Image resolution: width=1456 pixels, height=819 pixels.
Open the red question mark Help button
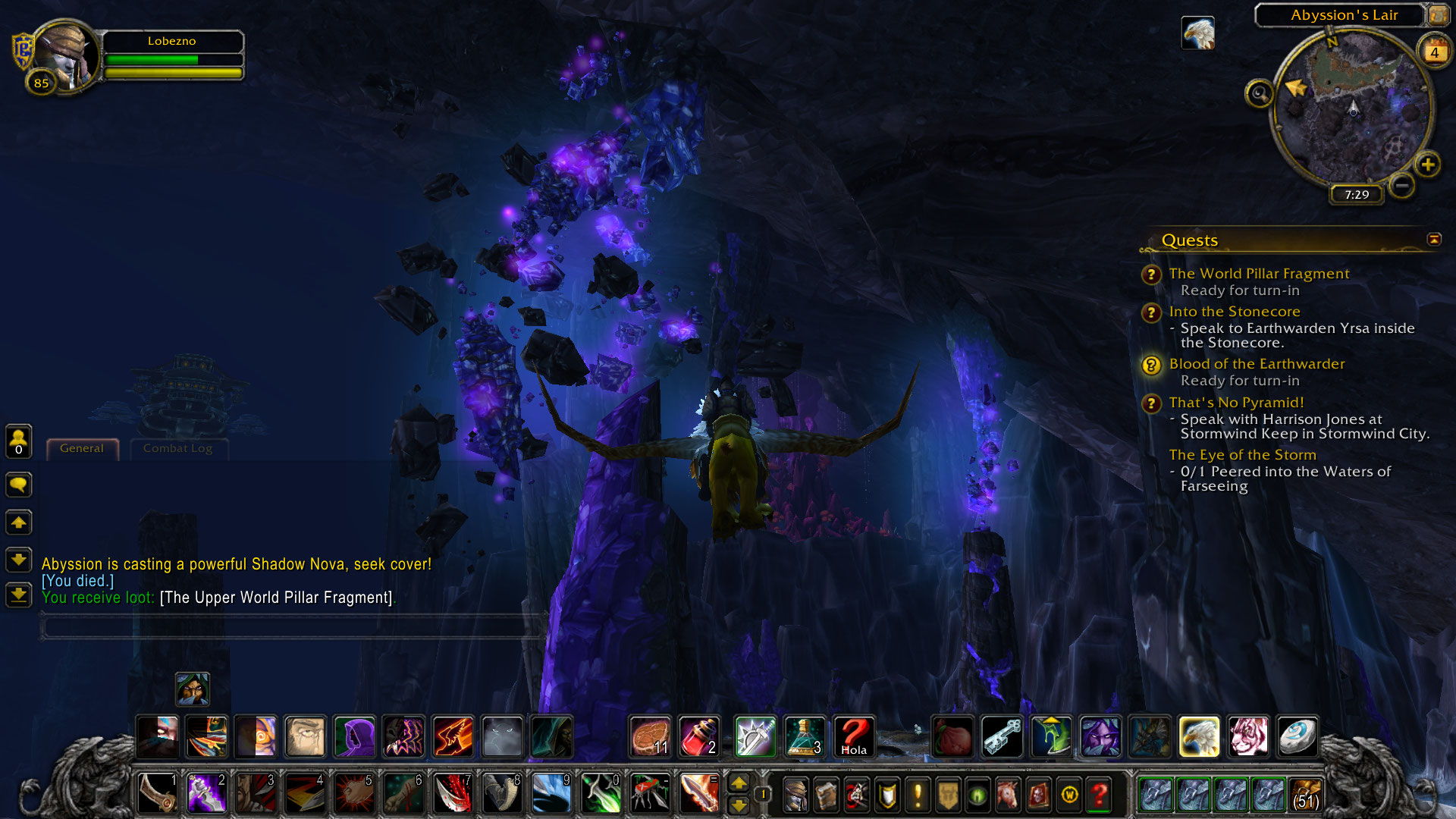tap(1100, 795)
